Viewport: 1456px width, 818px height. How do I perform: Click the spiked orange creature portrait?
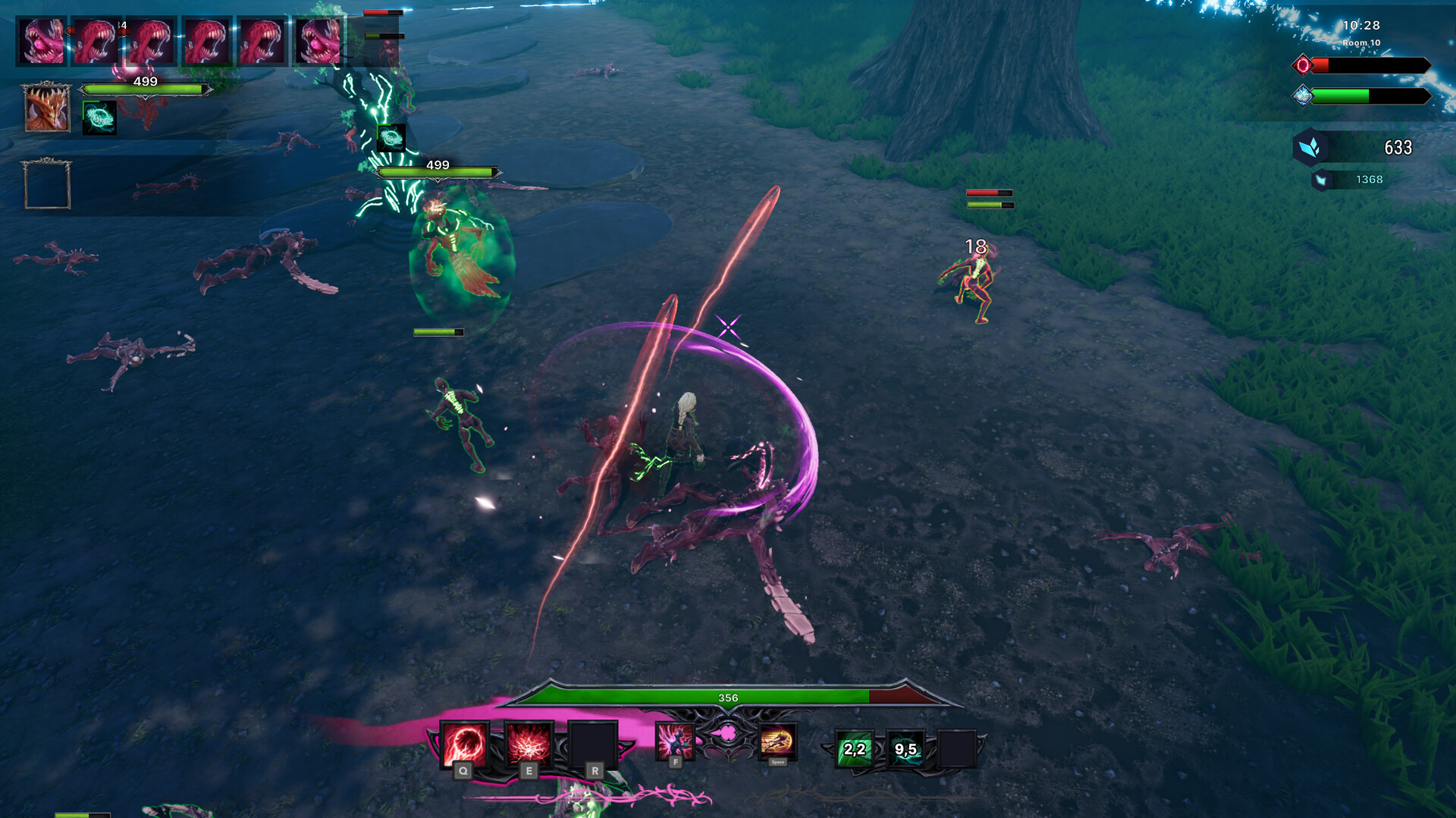(x=47, y=108)
